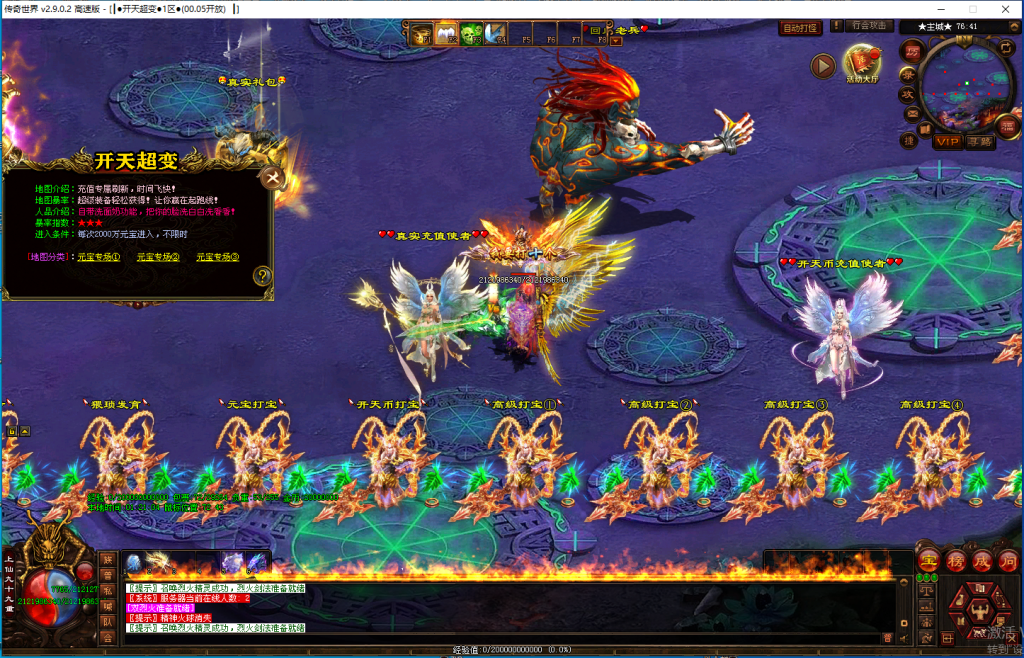
Task: Open the VIP panel below minimap
Action: pyautogui.click(x=946, y=142)
